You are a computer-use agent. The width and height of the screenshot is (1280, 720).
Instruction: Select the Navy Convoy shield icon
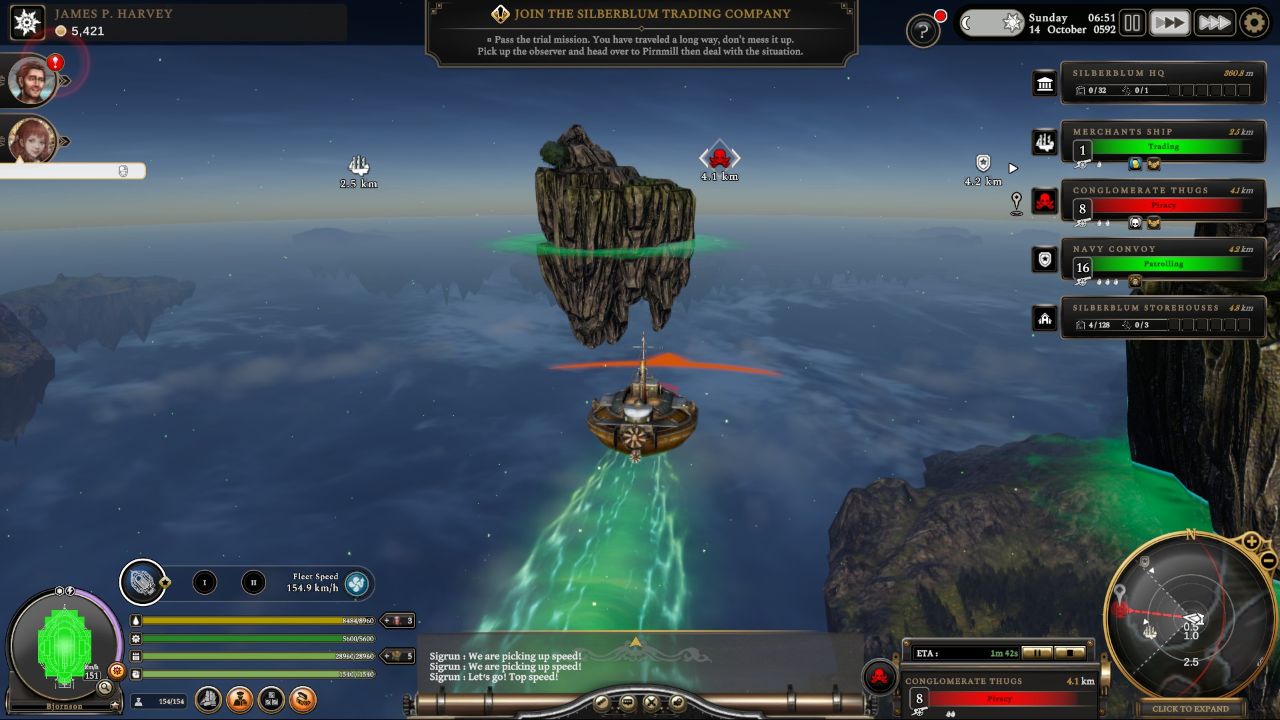click(x=1043, y=259)
